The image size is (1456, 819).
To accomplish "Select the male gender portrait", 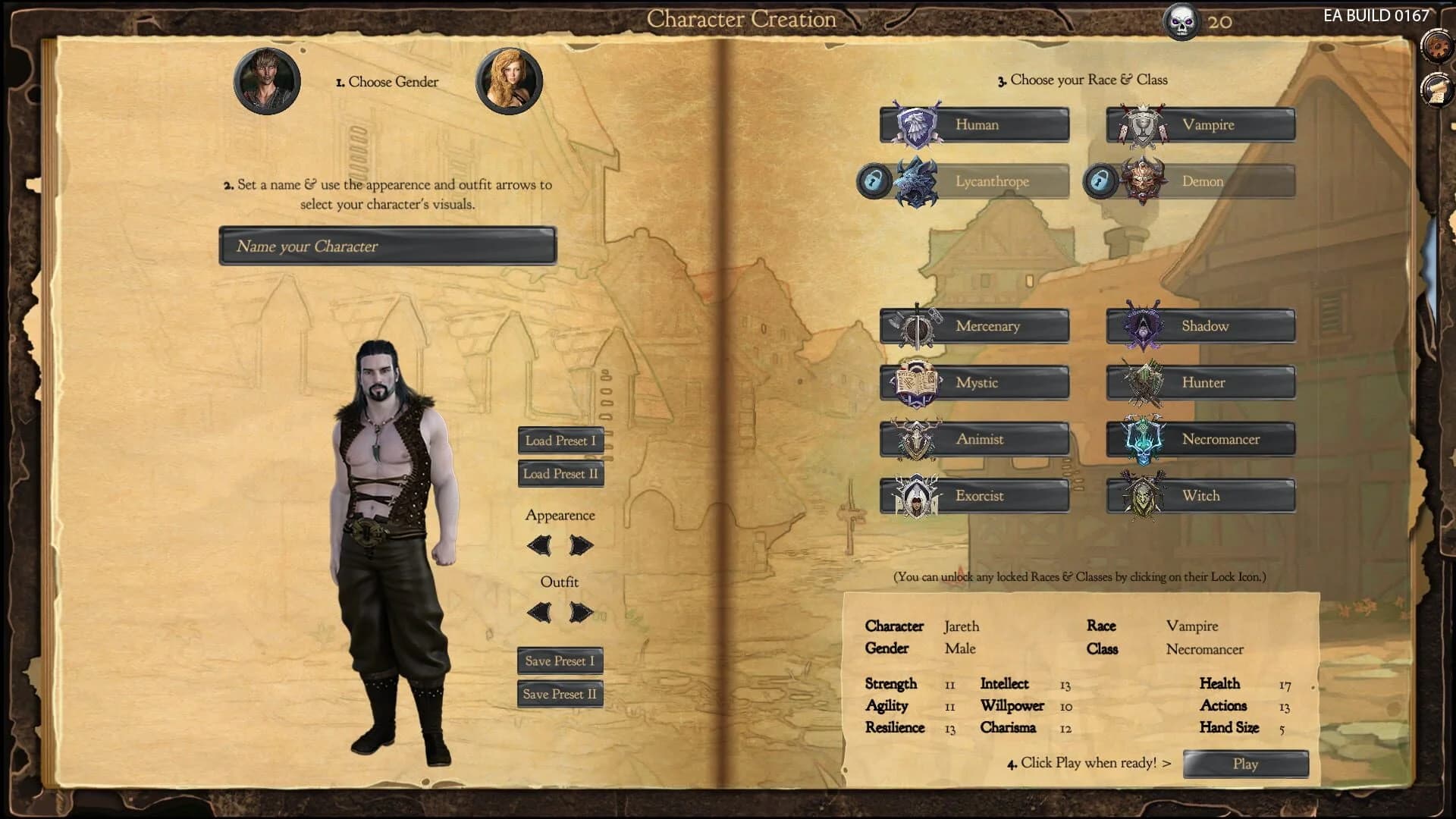I will (x=266, y=81).
